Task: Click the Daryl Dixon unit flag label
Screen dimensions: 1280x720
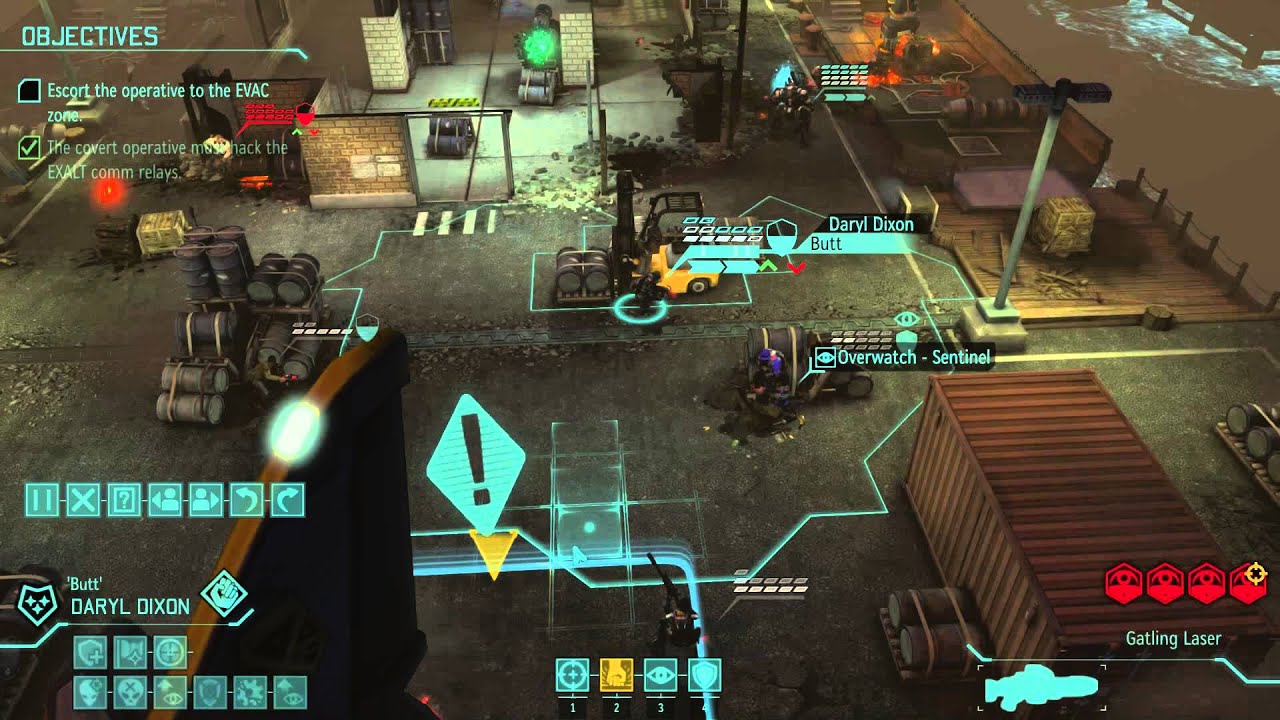Action: point(870,224)
